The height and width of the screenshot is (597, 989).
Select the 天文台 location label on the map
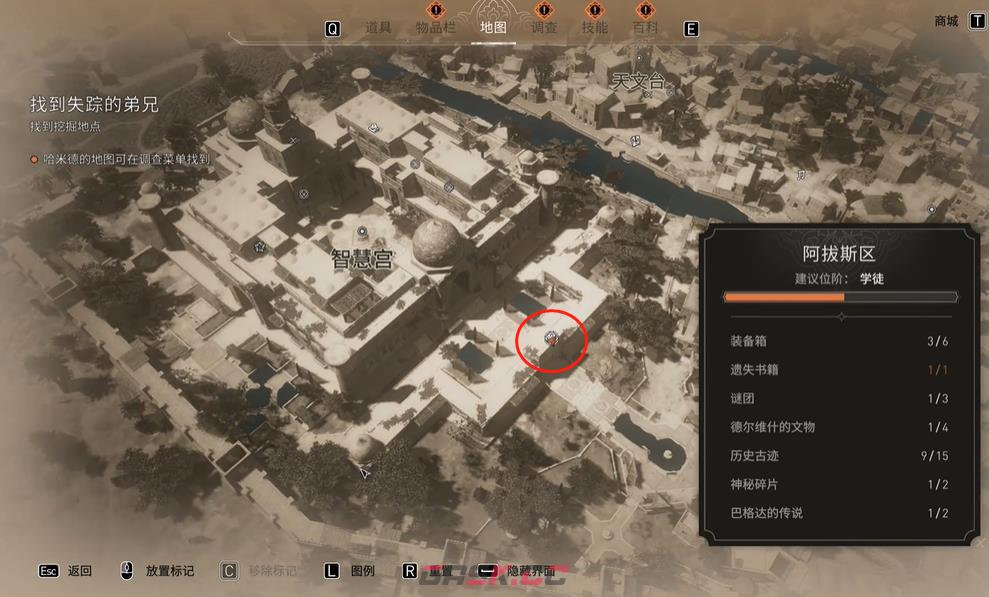(x=638, y=82)
